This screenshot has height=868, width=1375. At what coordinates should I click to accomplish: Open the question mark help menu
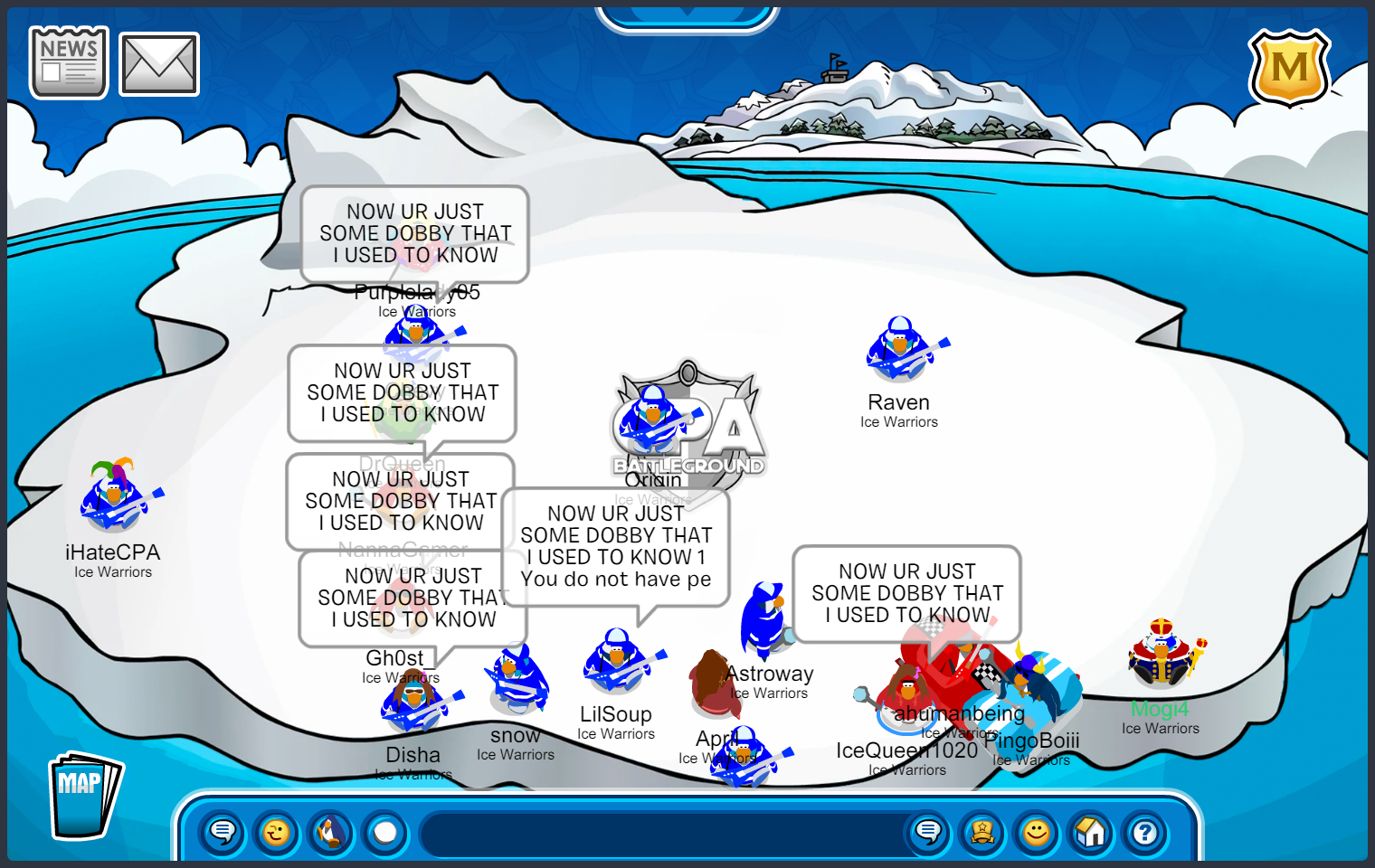pos(1145,832)
